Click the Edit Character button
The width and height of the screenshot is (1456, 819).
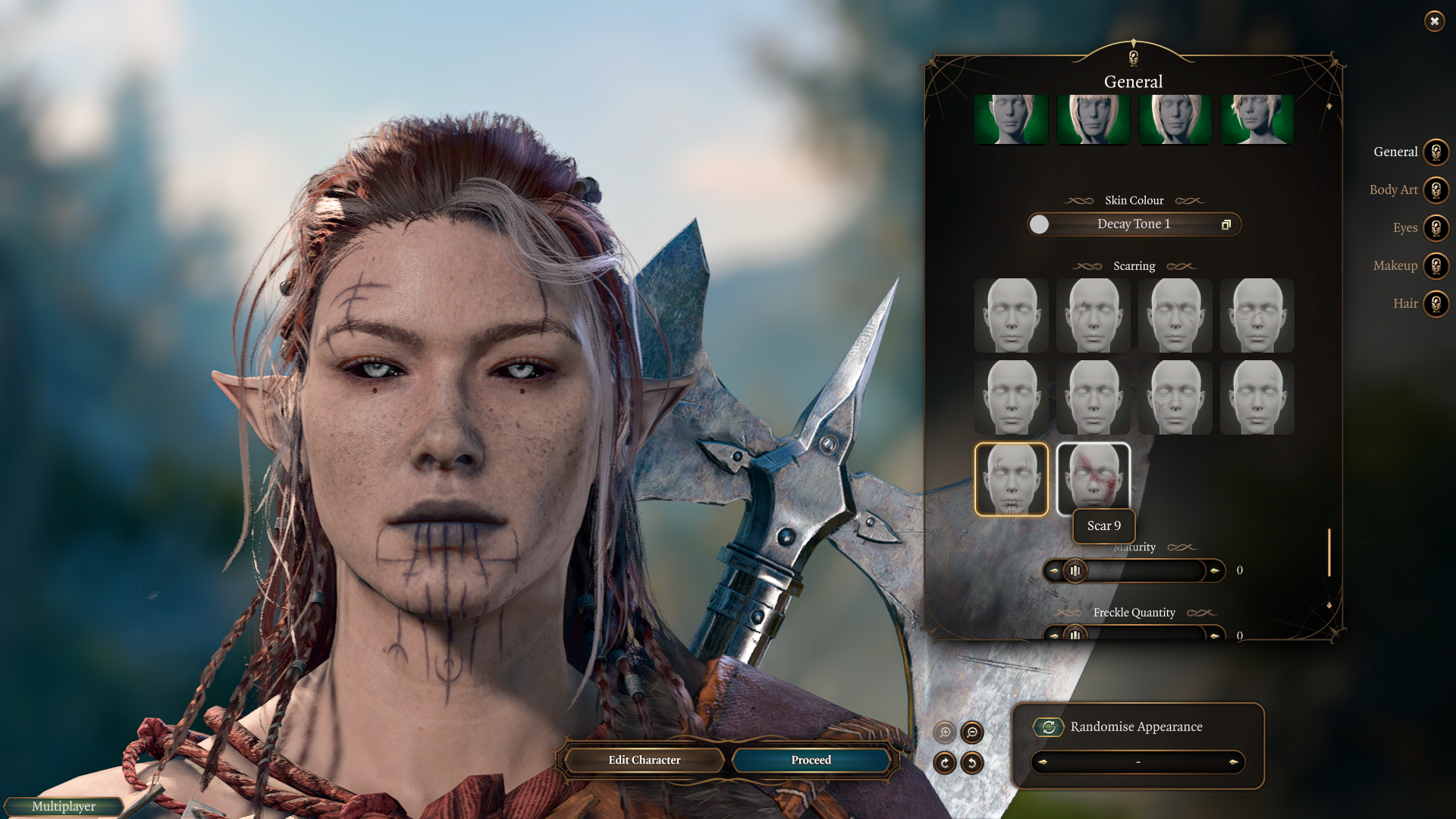pyautogui.click(x=644, y=760)
